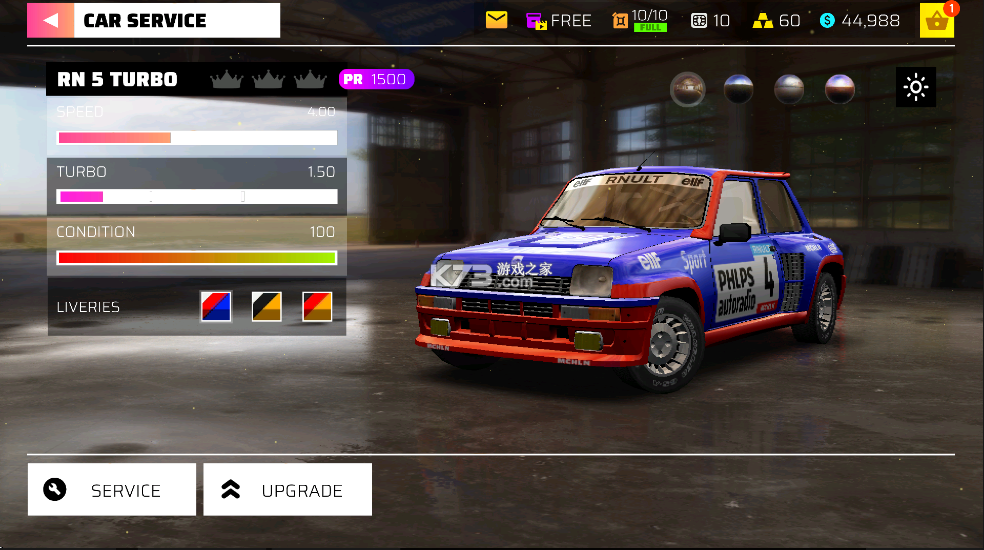
Task: Open the Service option
Action: pyautogui.click(x=111, y=490)
